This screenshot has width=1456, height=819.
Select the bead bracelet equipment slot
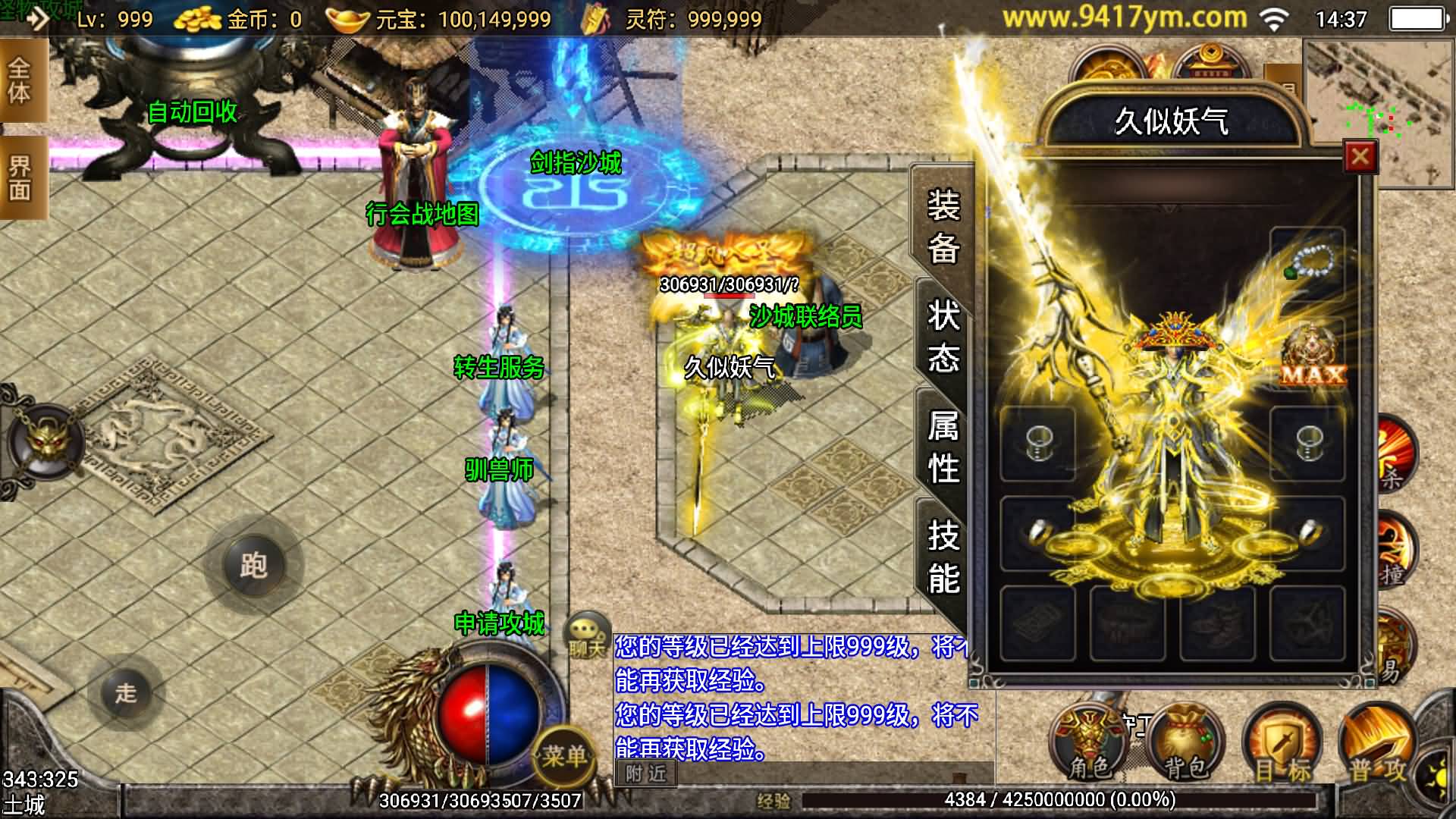click(1307, 262)
